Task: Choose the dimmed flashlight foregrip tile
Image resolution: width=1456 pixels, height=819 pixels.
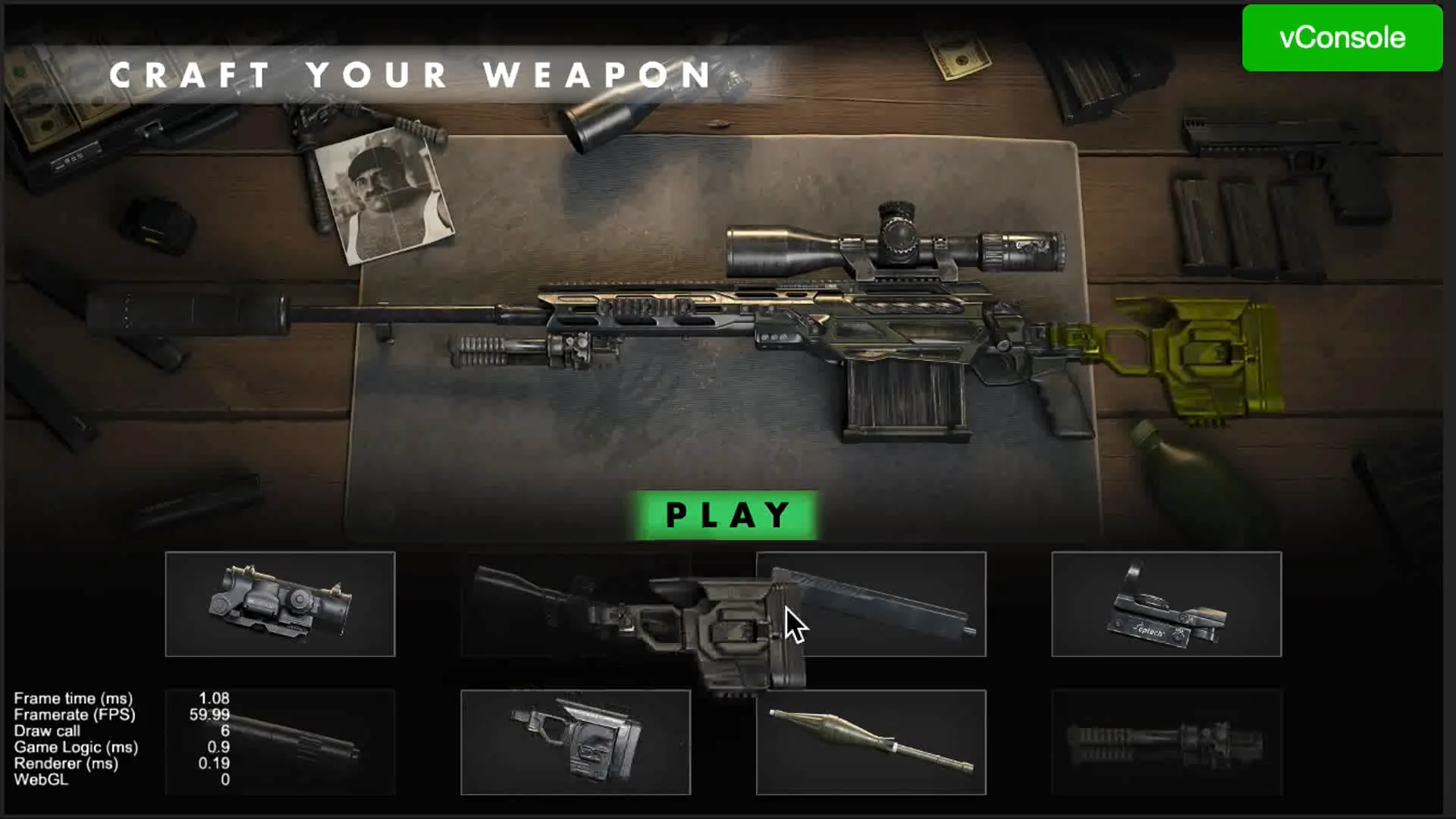Action: pyautogui.click(x=1166, y=742)
